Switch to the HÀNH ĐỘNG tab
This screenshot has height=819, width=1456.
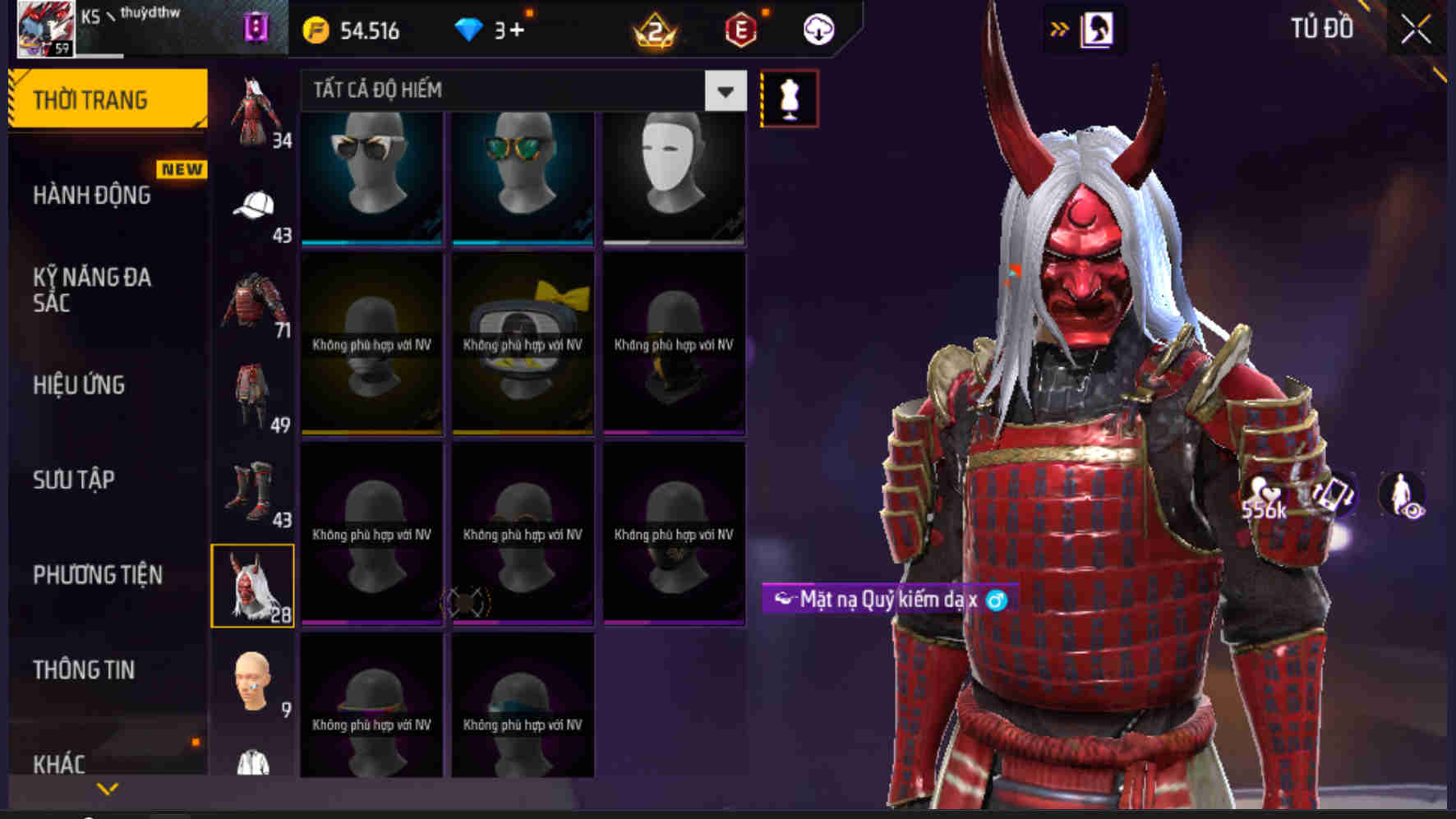click(92, 196)
